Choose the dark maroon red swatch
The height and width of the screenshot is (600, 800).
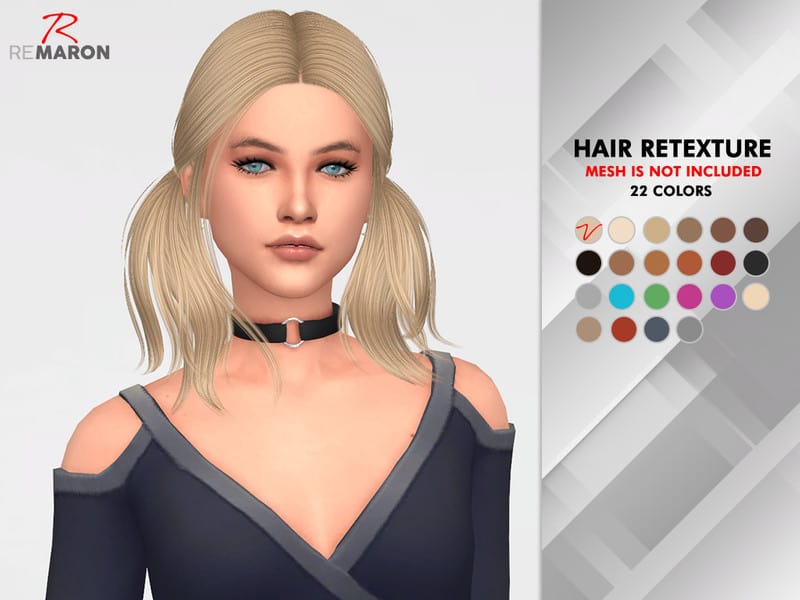(723, 263)
